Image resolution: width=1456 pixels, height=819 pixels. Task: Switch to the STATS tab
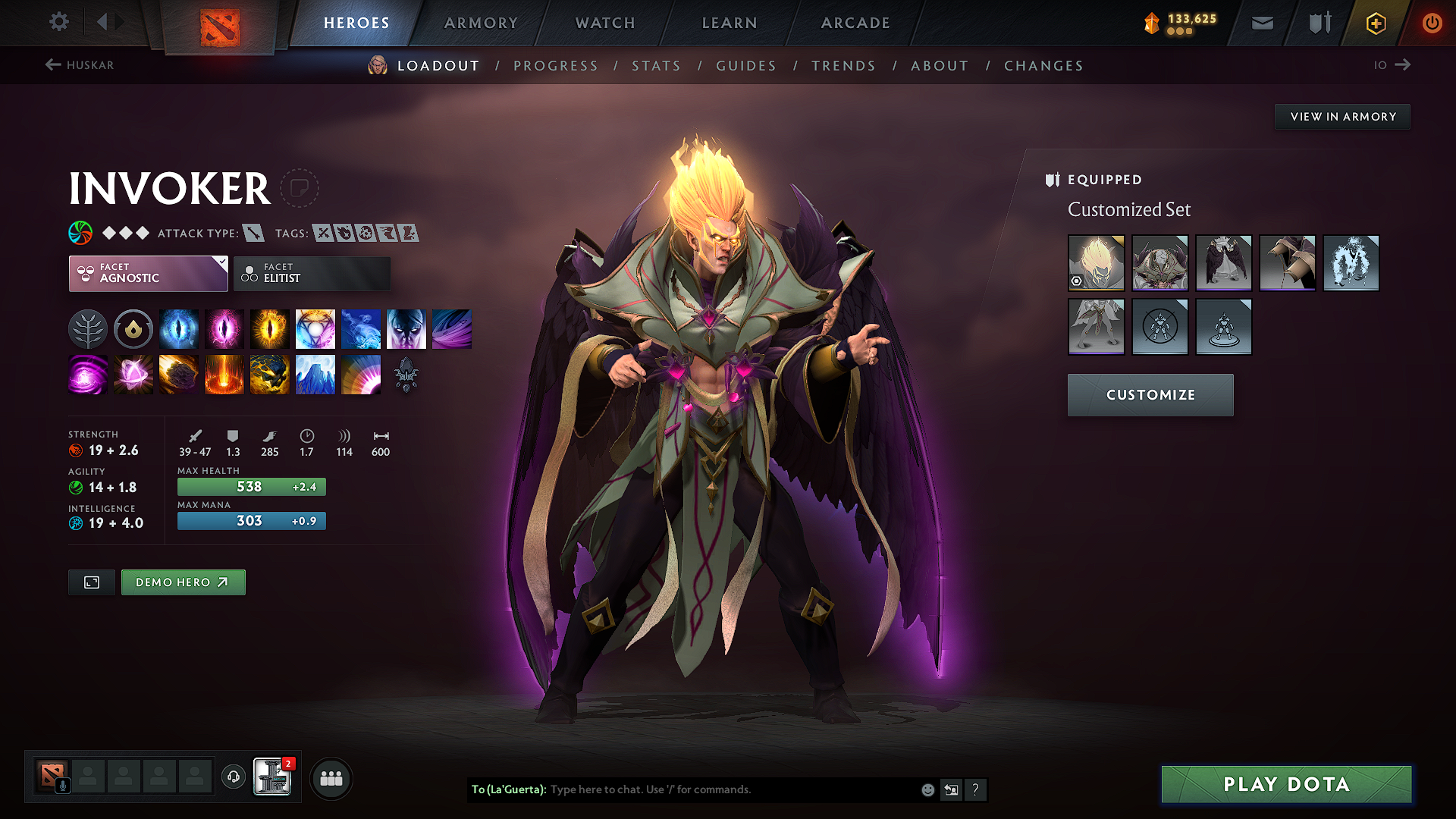point(656,65)
